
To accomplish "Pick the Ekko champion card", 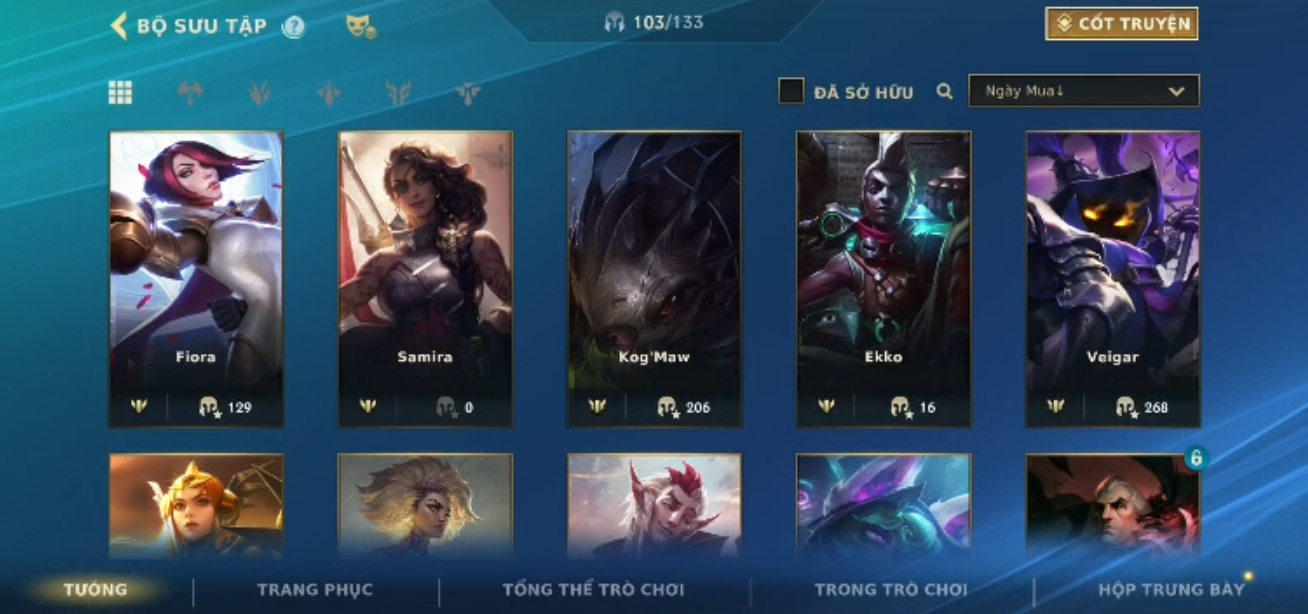I will [883, 278].
